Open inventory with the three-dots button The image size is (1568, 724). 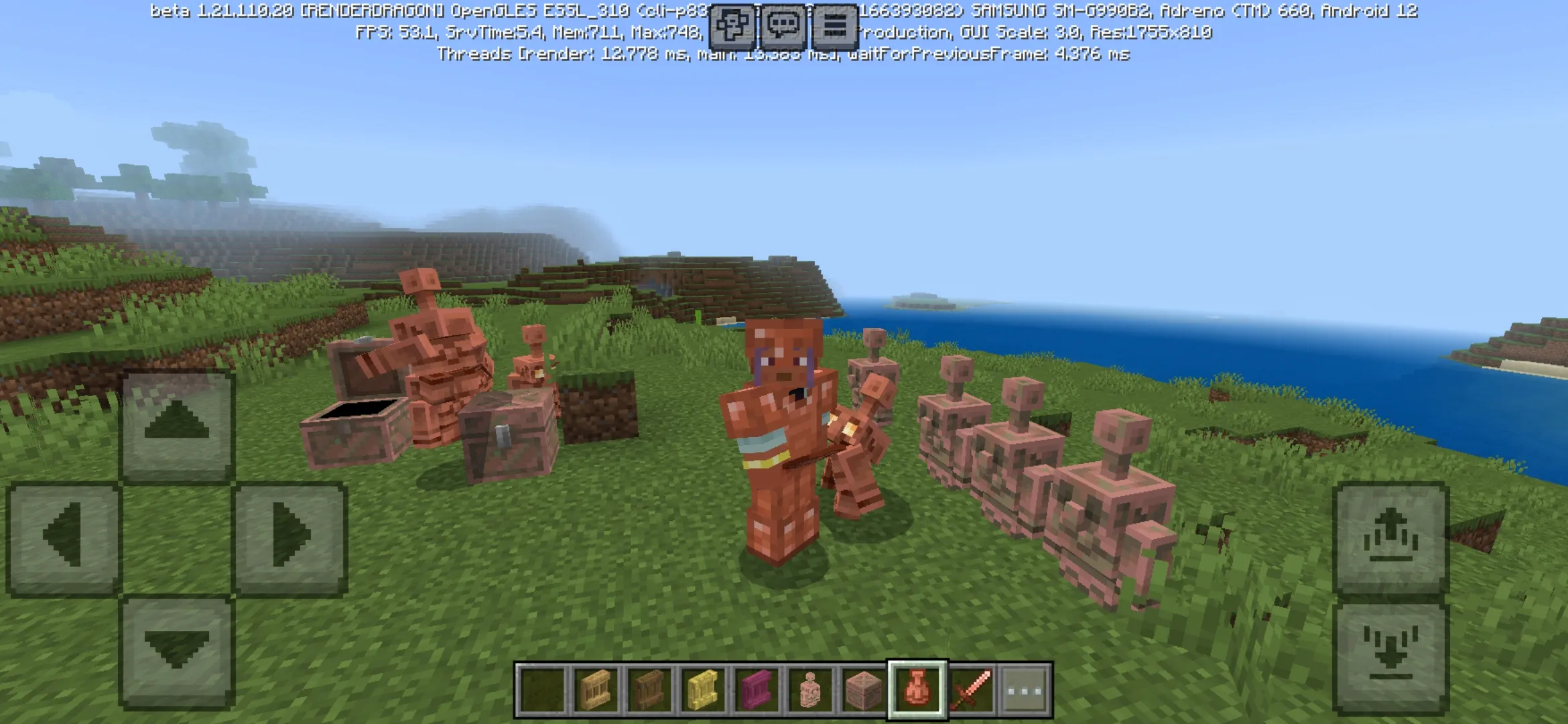[1025, 689]
